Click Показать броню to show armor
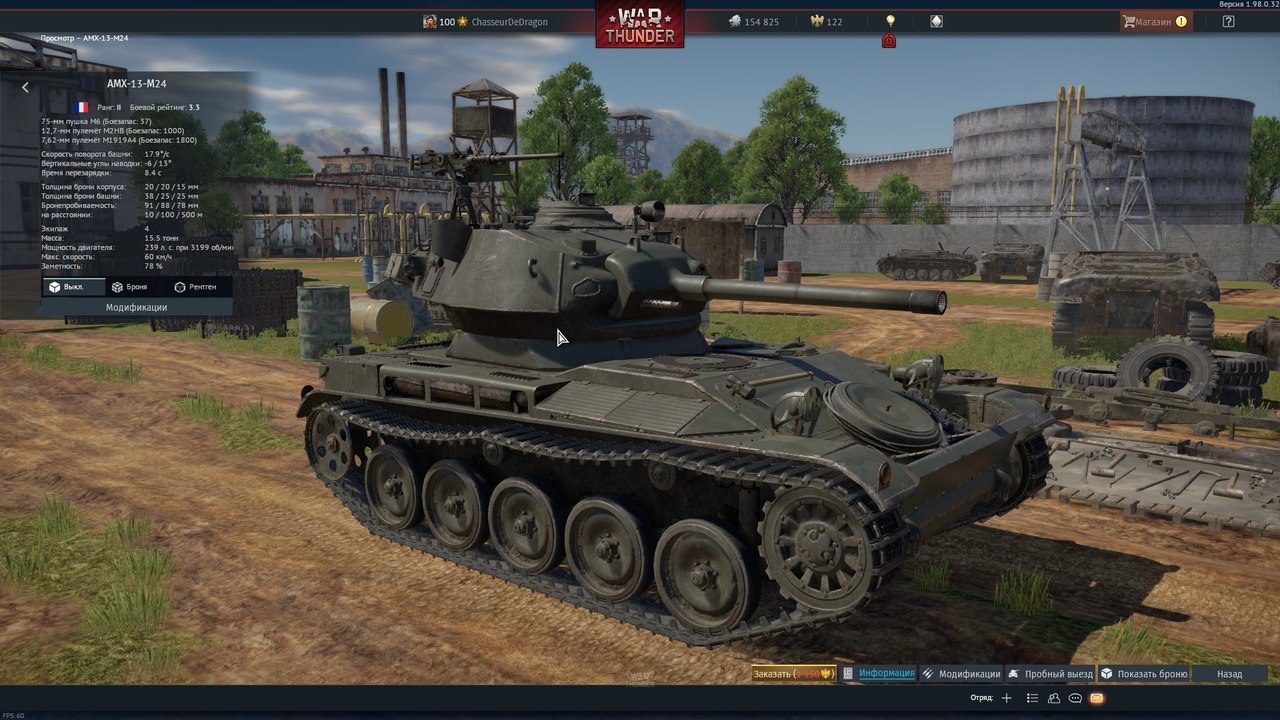Image resolution: width=1280 pixels, height=720 pixels. pyautogui.click(x=1144, y=674)
